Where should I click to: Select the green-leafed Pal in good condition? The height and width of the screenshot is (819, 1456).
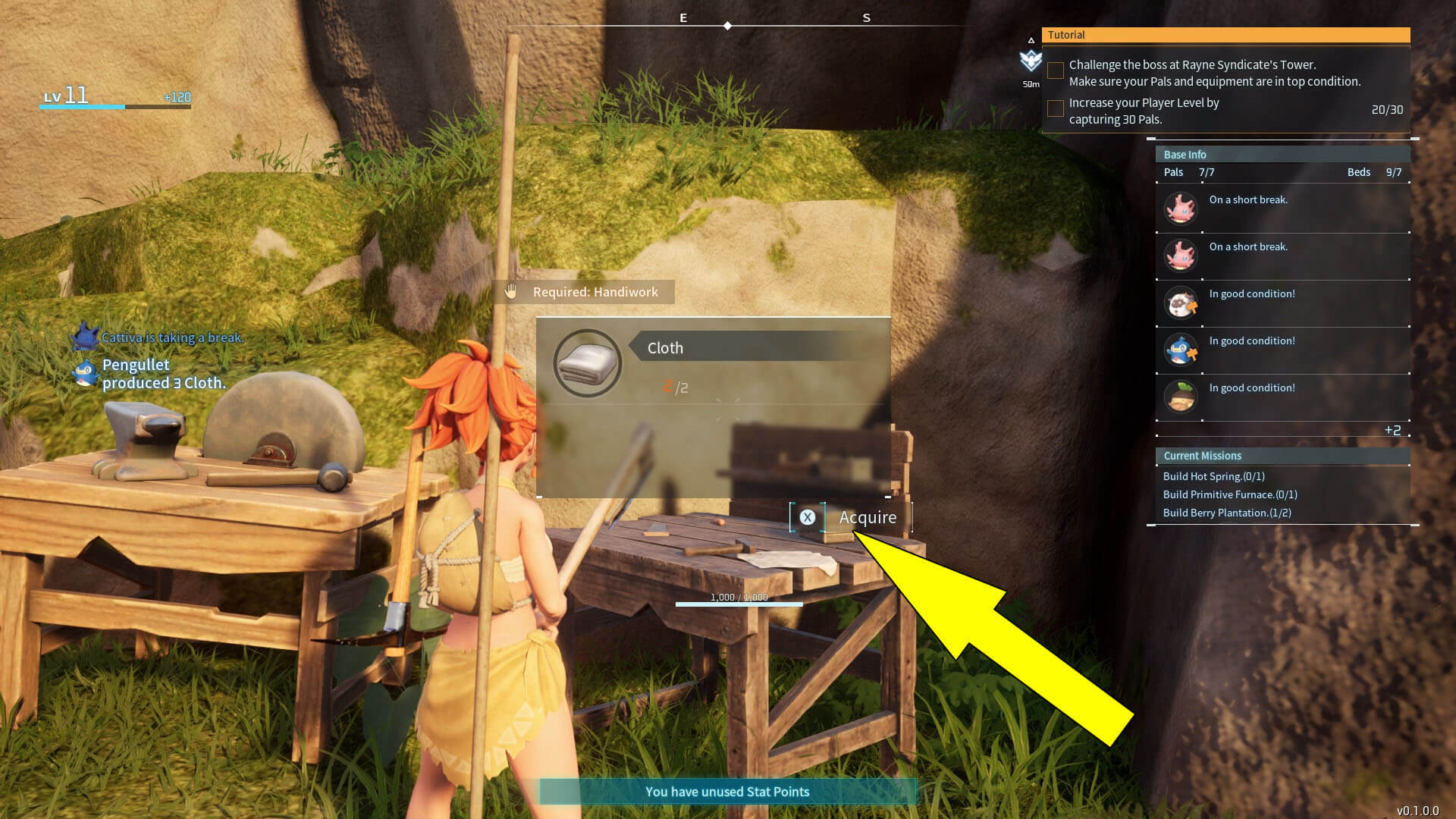(1181, 396)
